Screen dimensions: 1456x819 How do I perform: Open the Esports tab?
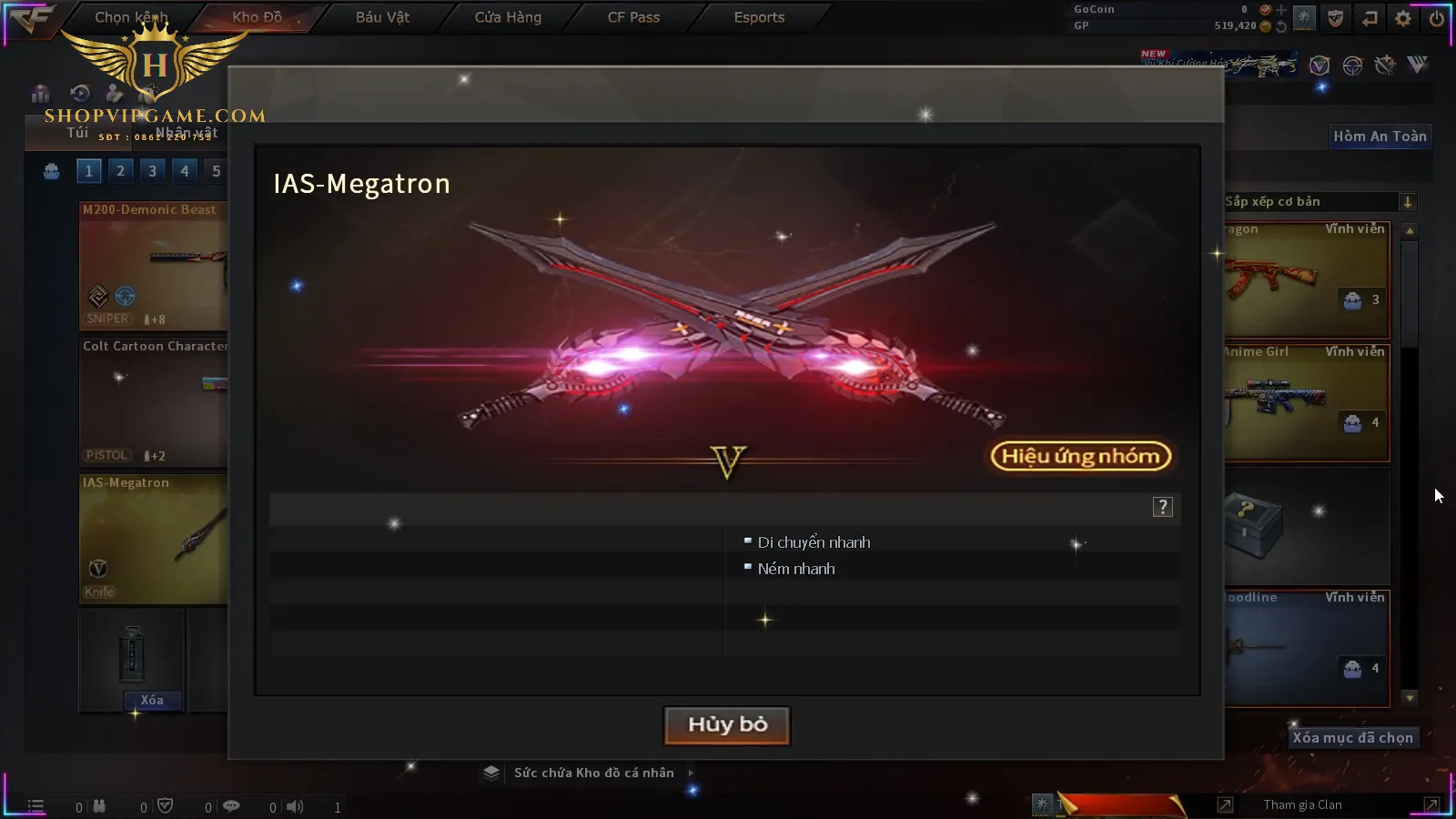(759, 17)
